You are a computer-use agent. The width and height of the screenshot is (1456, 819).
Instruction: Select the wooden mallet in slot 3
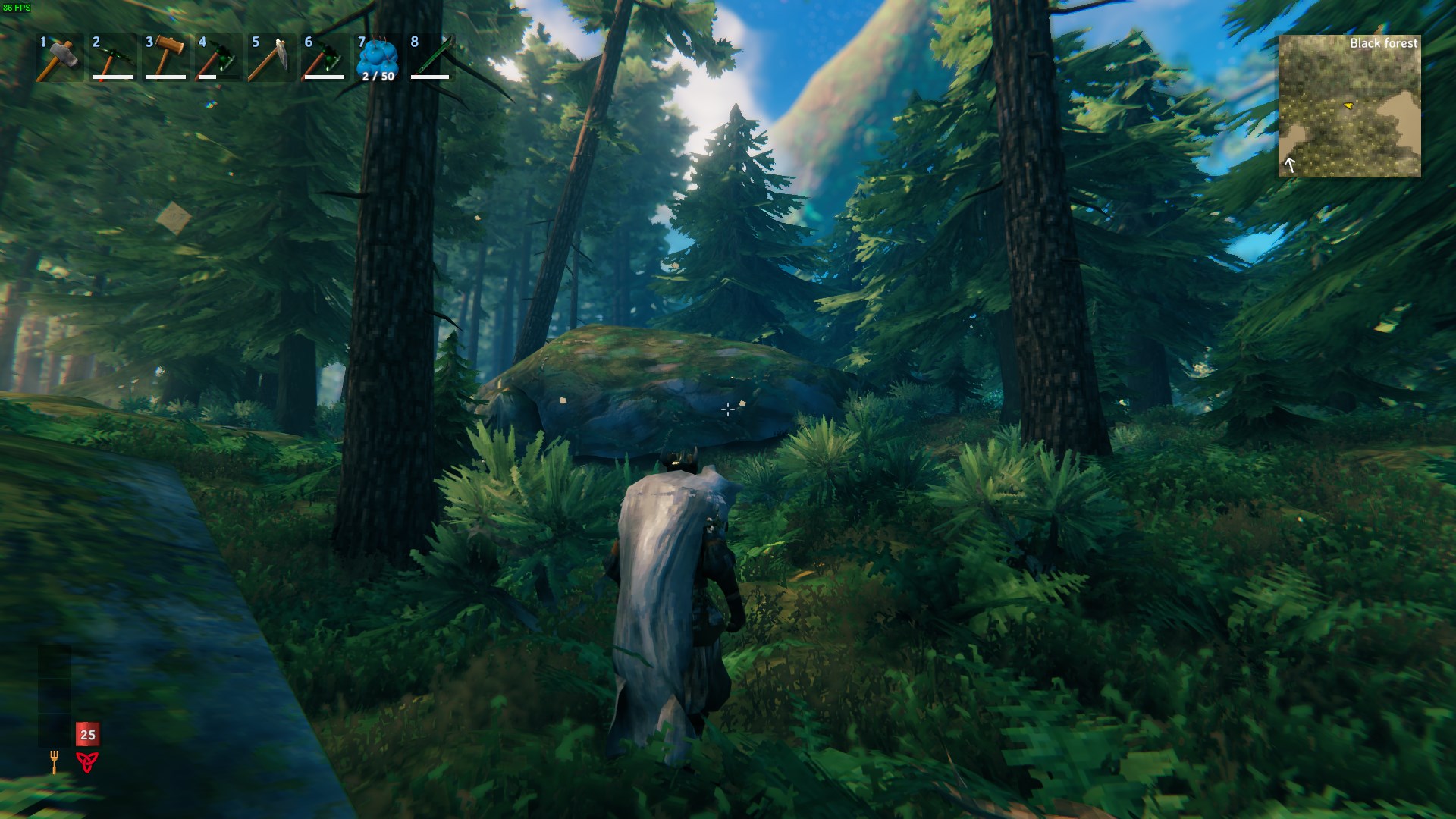tap(165, 58)
